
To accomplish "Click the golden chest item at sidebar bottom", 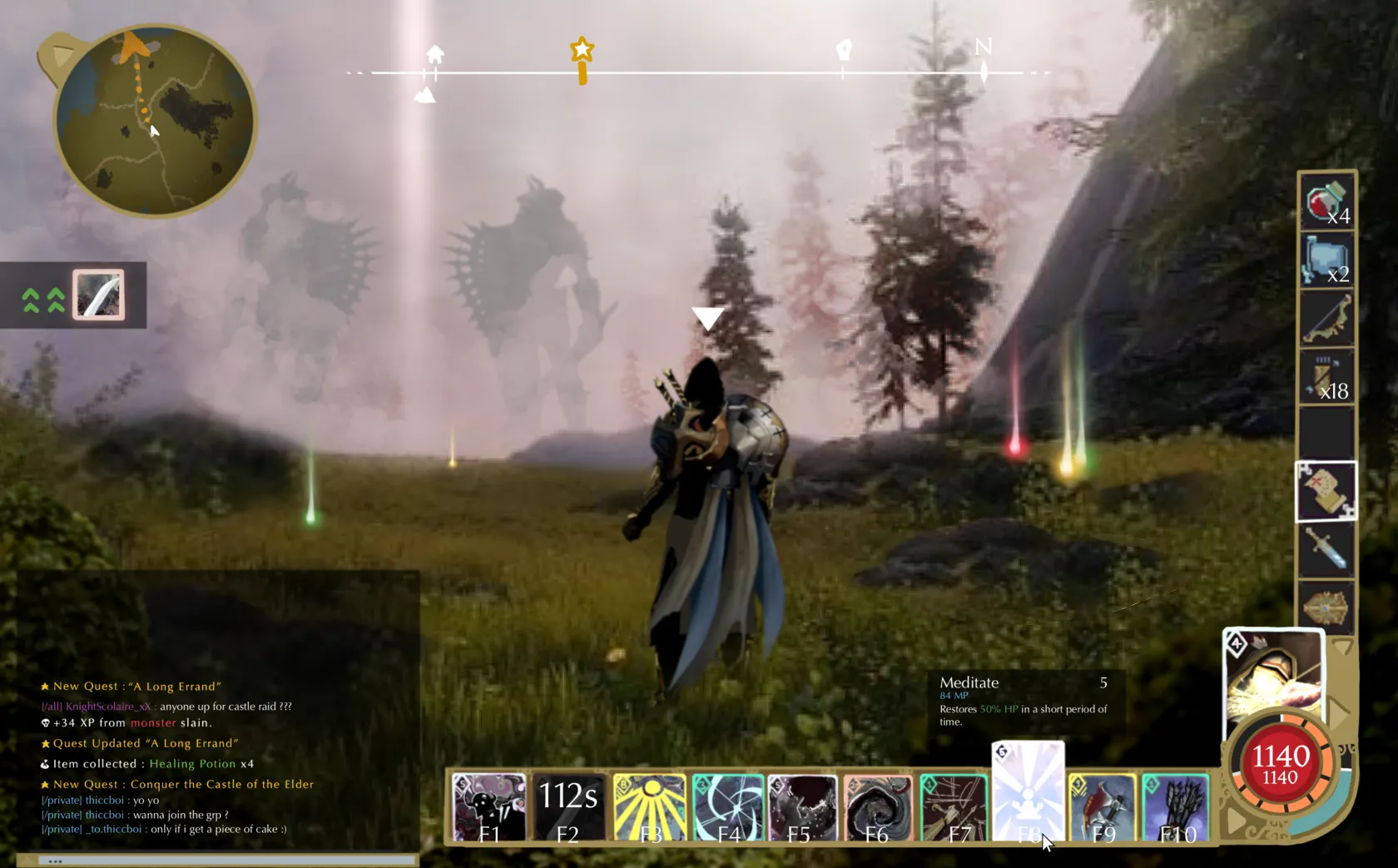I will 1325,608.
